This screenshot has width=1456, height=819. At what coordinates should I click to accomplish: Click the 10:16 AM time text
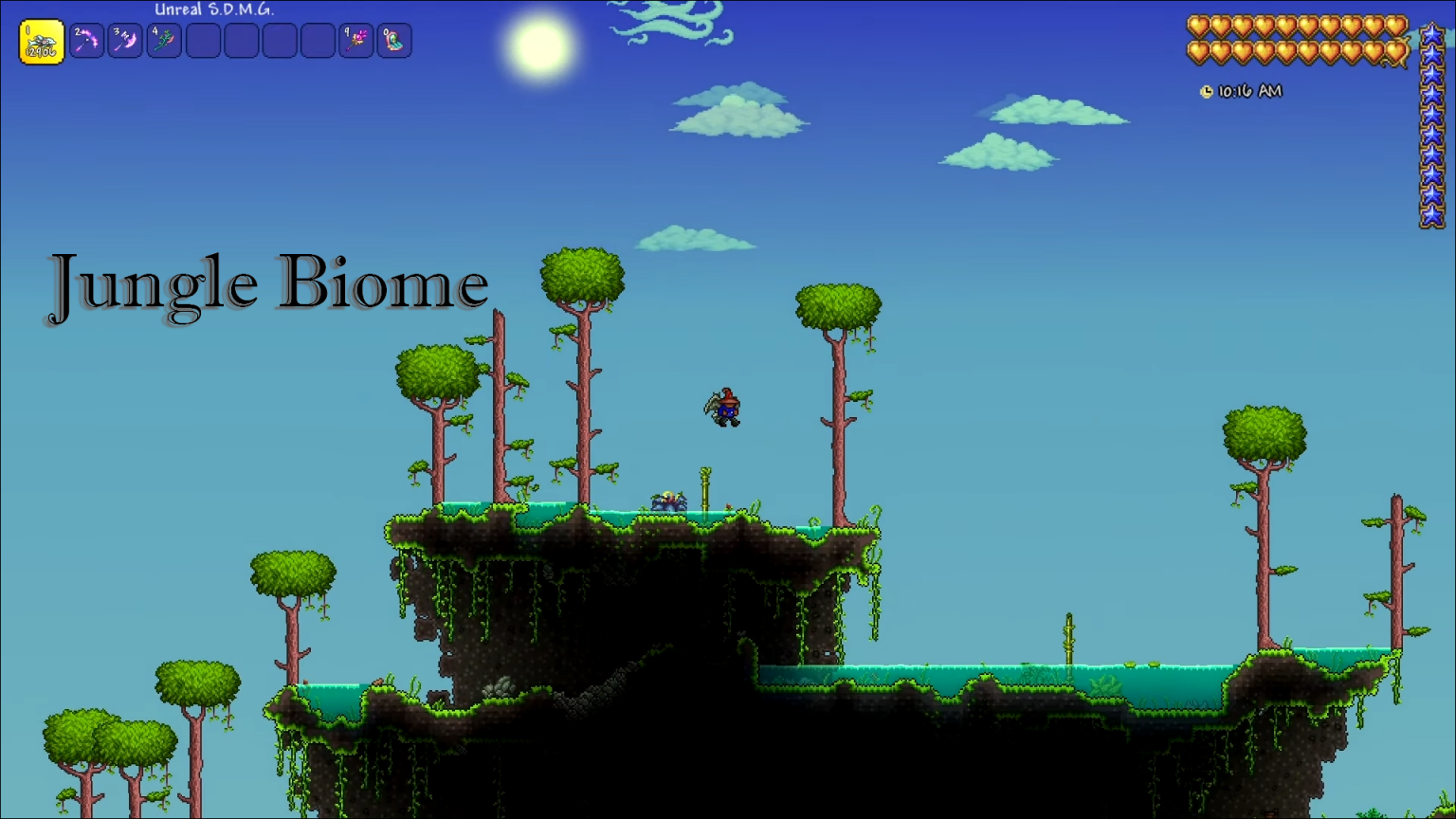pos(1248,91)
